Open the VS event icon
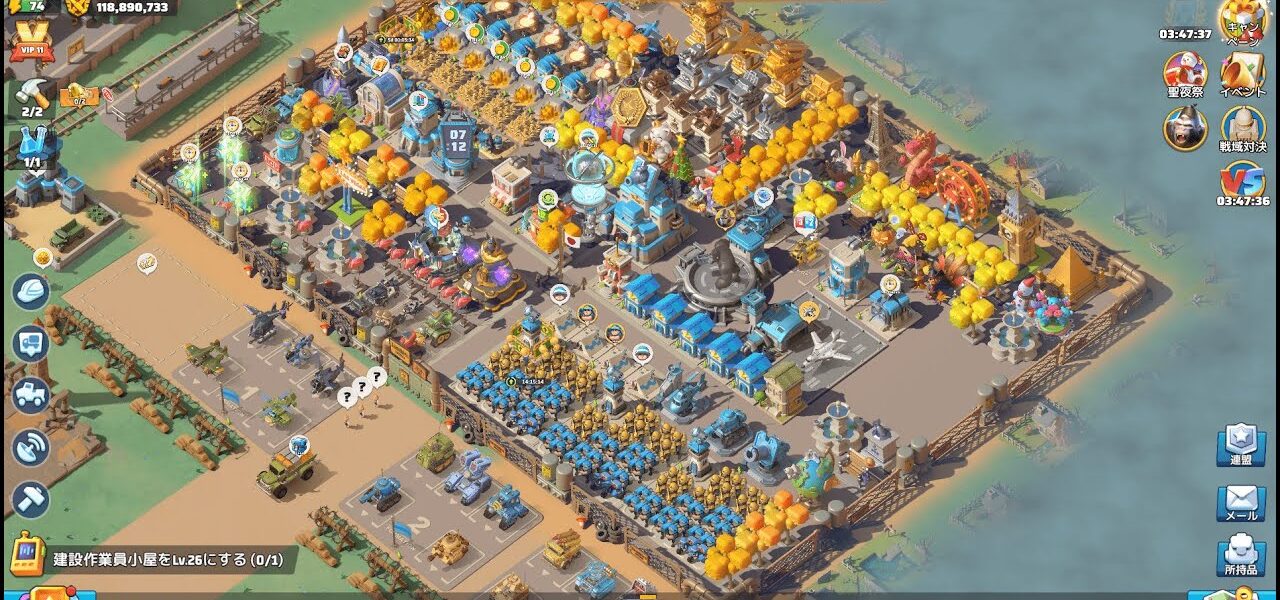This screenshot has height=600, width=1280. coord(1243,182)
